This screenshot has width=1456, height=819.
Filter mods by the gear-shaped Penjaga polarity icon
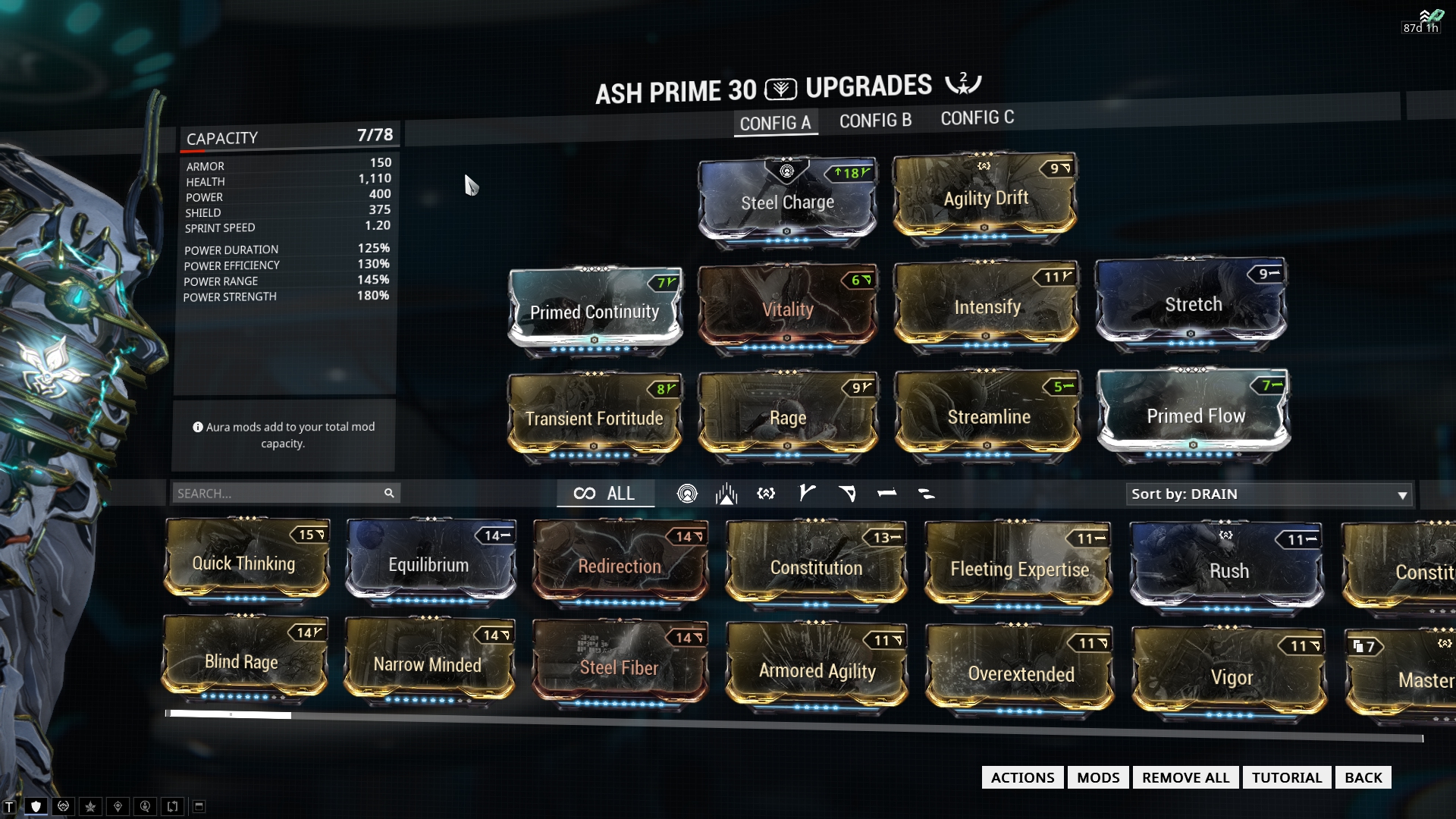click(x=766, y=493)
